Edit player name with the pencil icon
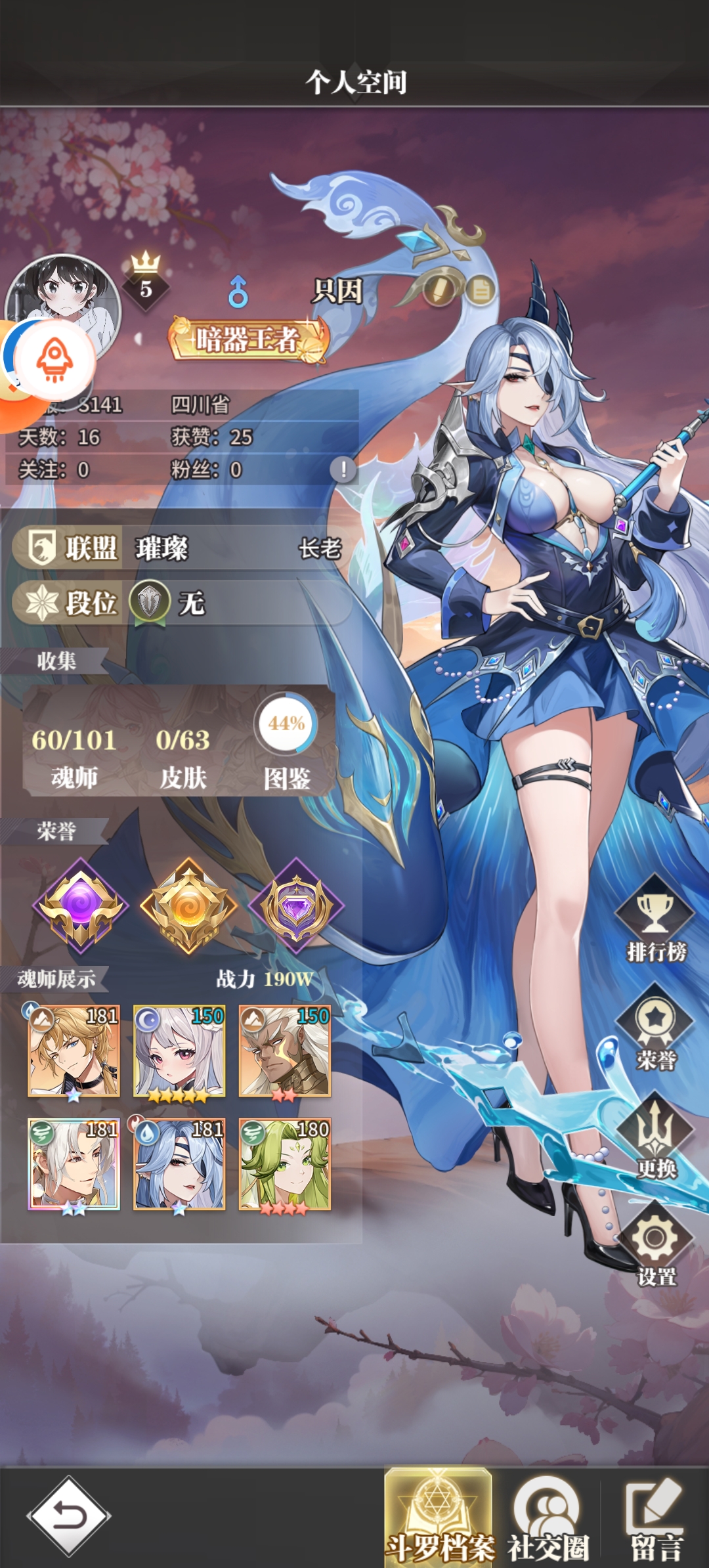This screenshot has height=1568, width=709. coord(438,289)
